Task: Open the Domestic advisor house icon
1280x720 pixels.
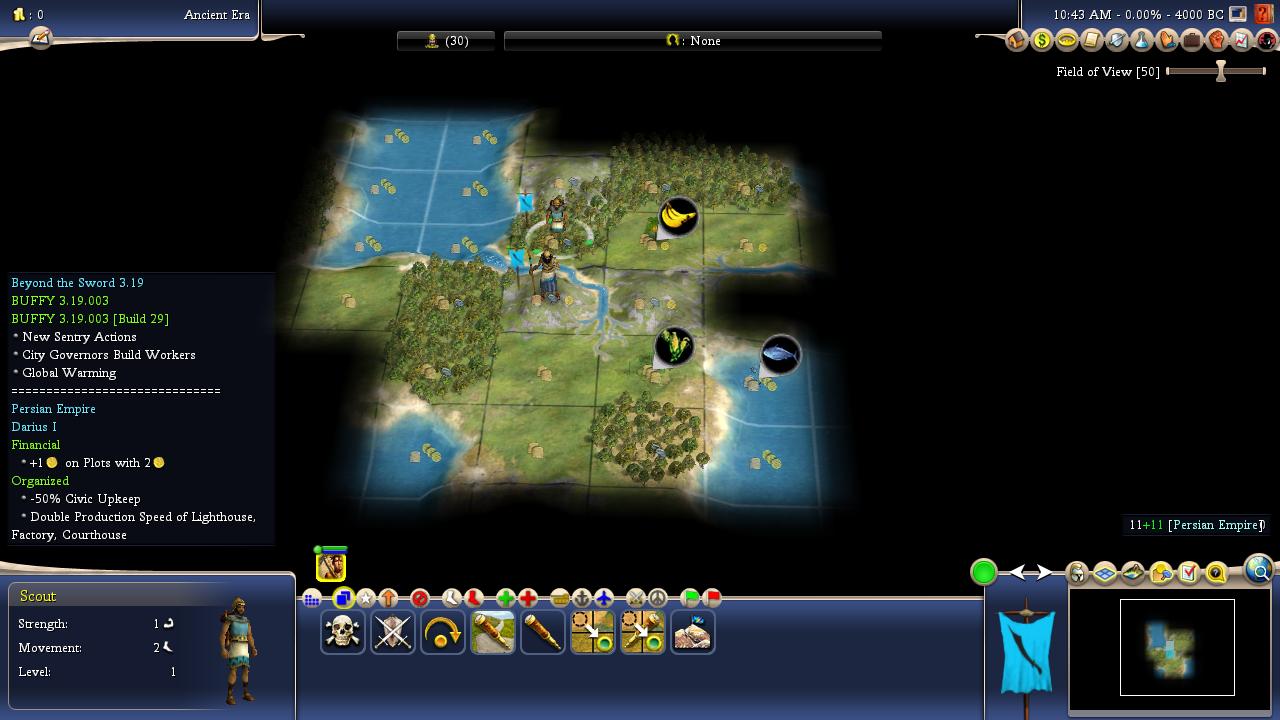Action: (1017, 41)
